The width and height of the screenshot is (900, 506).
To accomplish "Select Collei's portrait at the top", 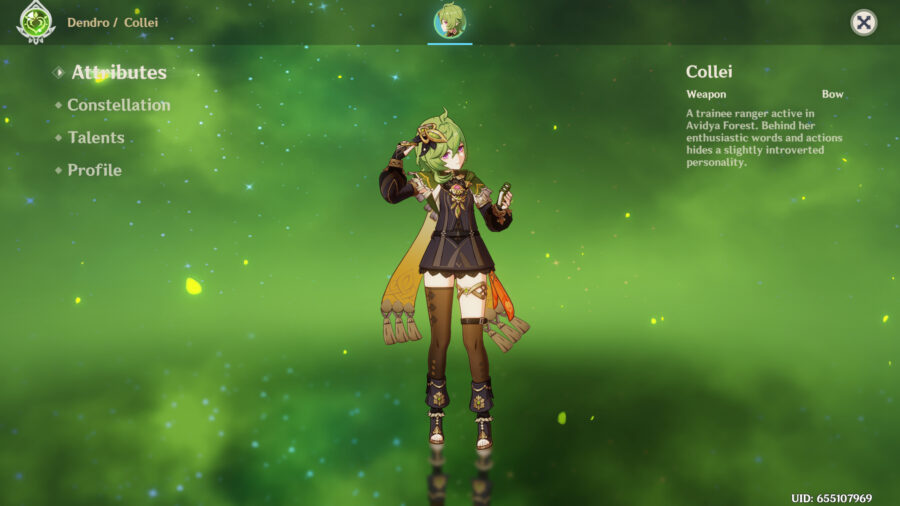I will (x=450, y=21).
